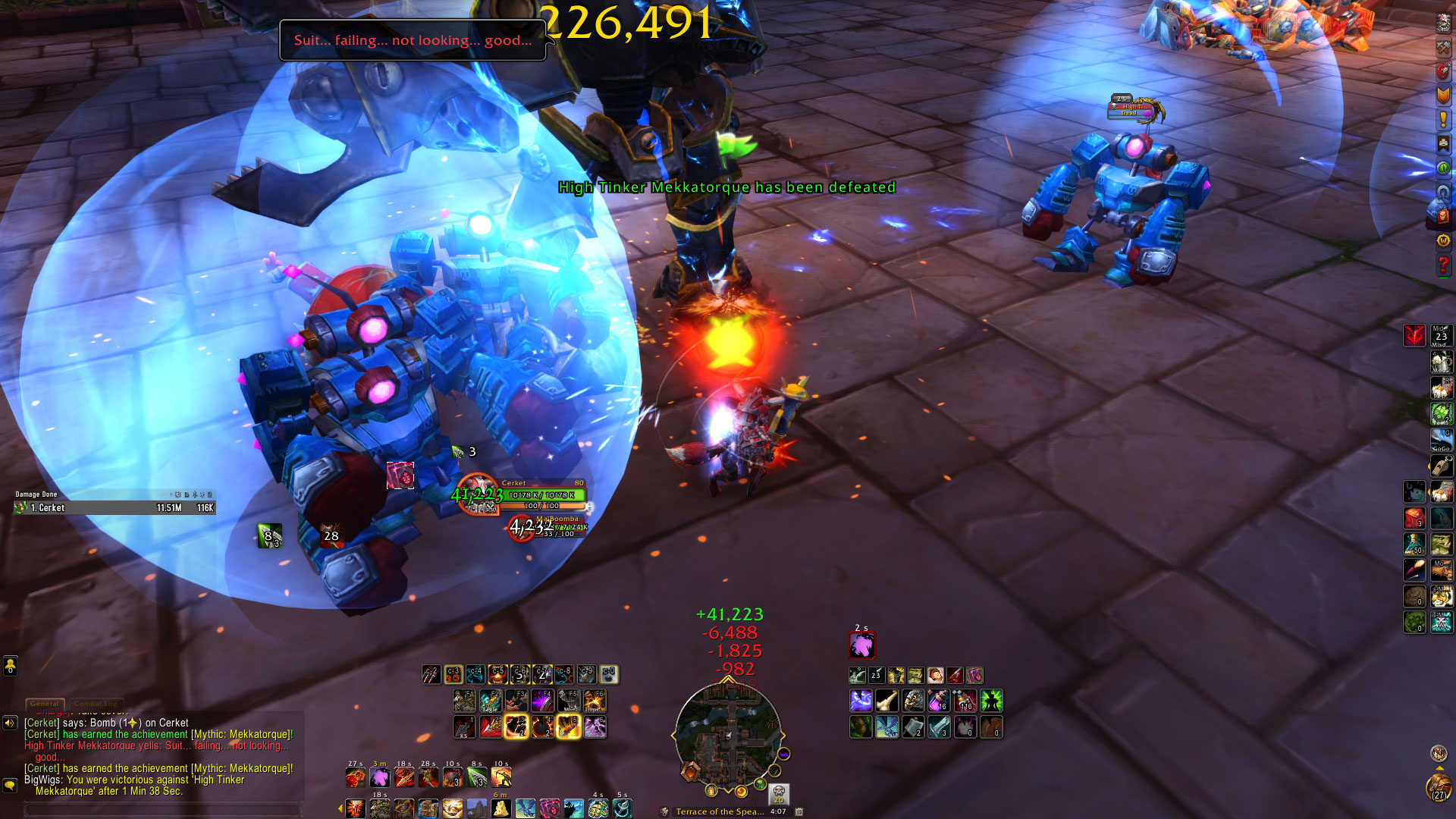
Task: Open the green eye group finder button
Action: tap(1443, 168)
